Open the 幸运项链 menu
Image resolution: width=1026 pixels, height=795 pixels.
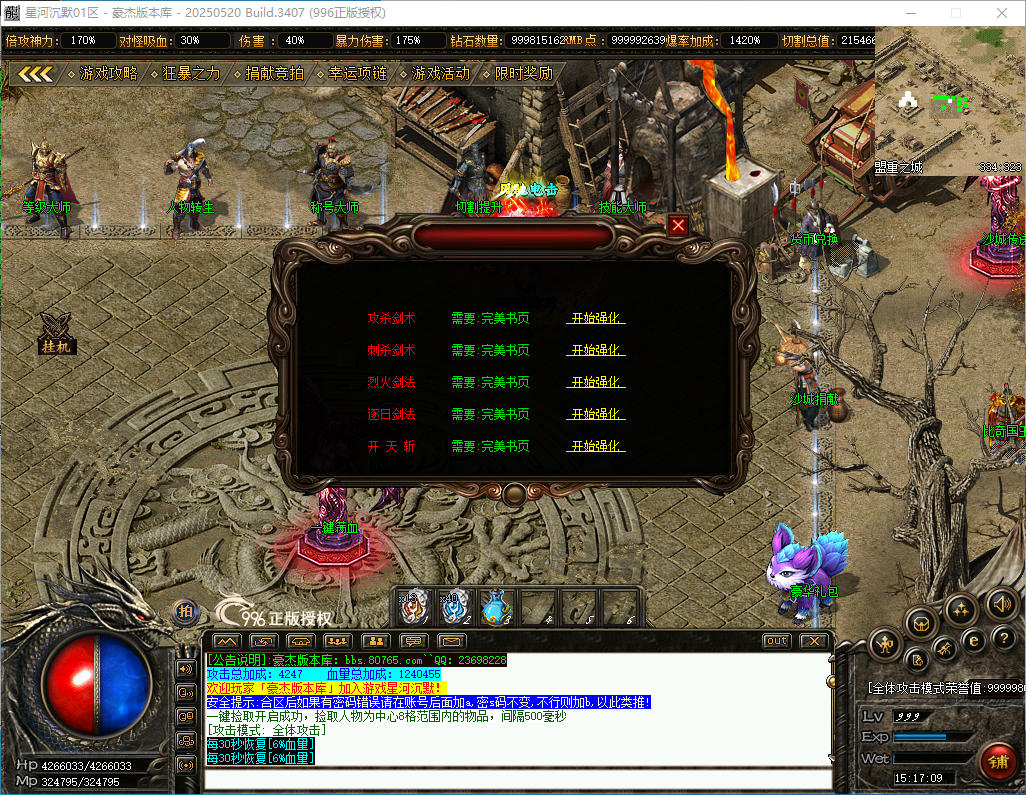coord(357,74)
